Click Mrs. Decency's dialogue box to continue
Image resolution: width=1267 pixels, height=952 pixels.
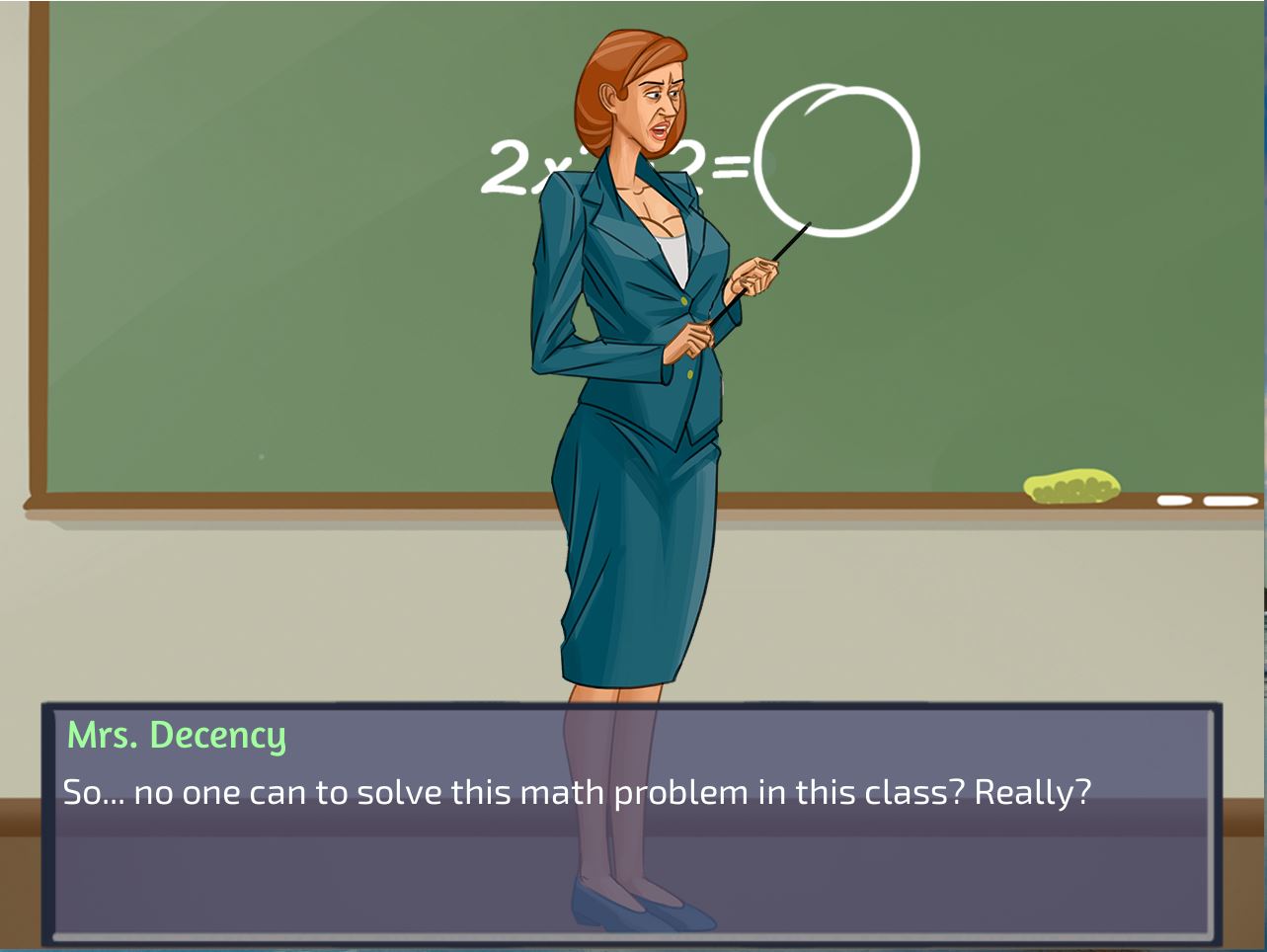click(x=632, y=822)
